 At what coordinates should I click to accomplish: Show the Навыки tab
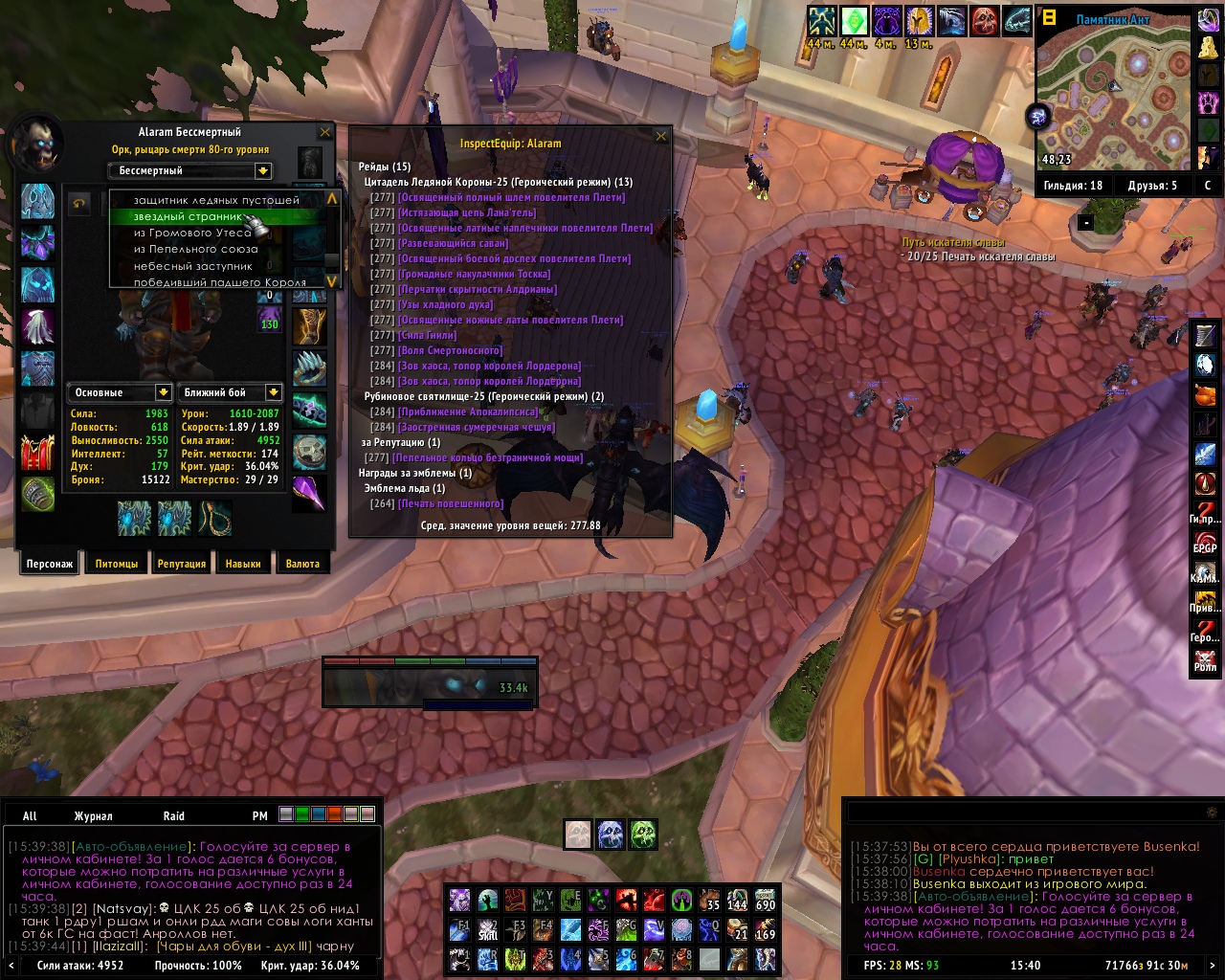click(x=243, y=564)
